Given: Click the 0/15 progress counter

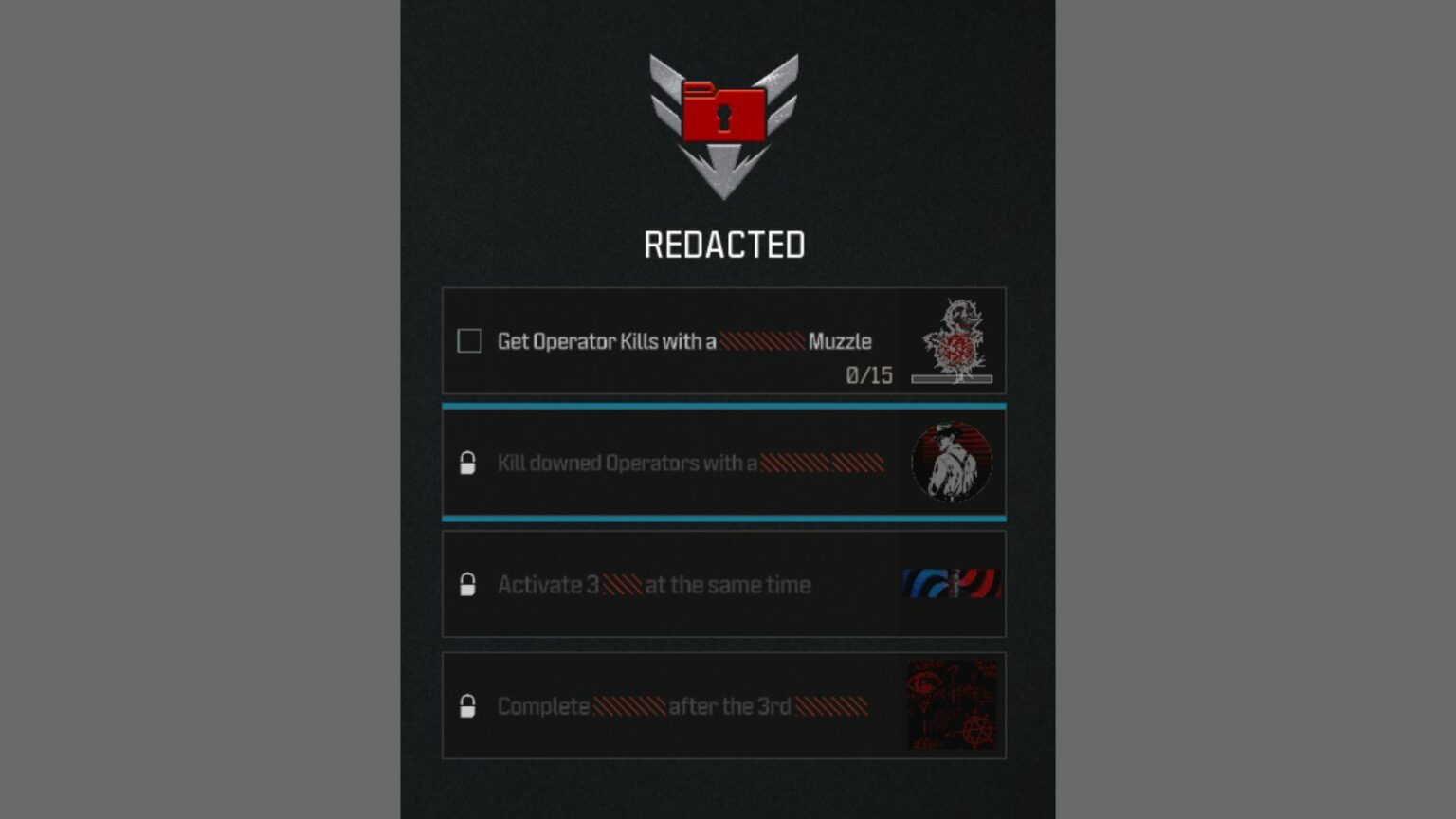Looking at the screenshot, I should [x=868, y=375].
